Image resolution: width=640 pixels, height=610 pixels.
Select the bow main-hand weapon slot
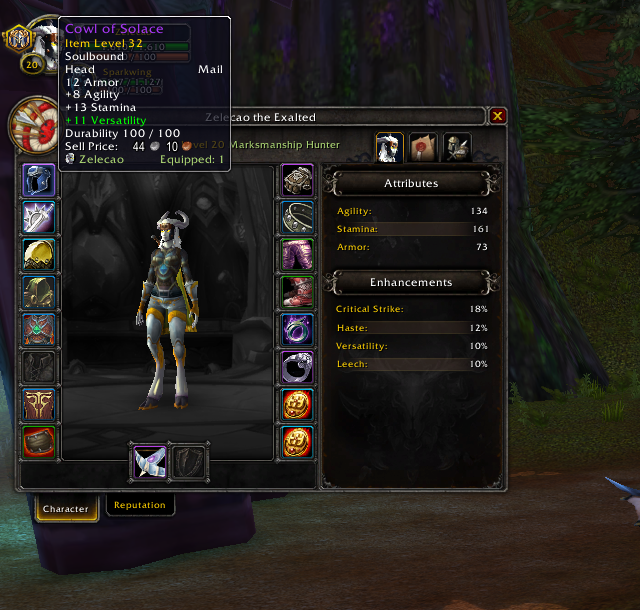[x=148, y=461]
